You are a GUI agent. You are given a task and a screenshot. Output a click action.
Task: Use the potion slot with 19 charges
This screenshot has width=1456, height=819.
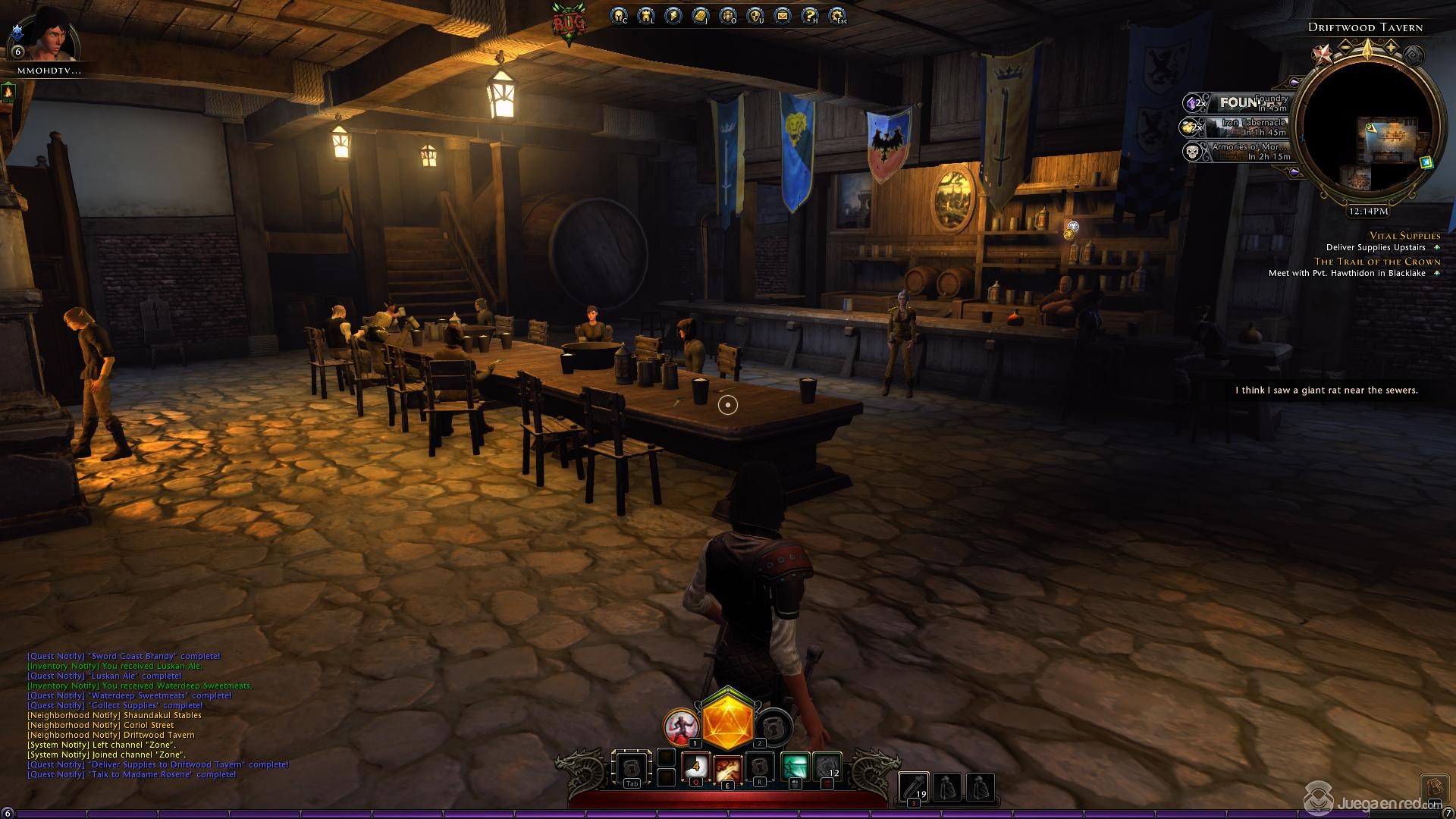(x=913, y=787)
